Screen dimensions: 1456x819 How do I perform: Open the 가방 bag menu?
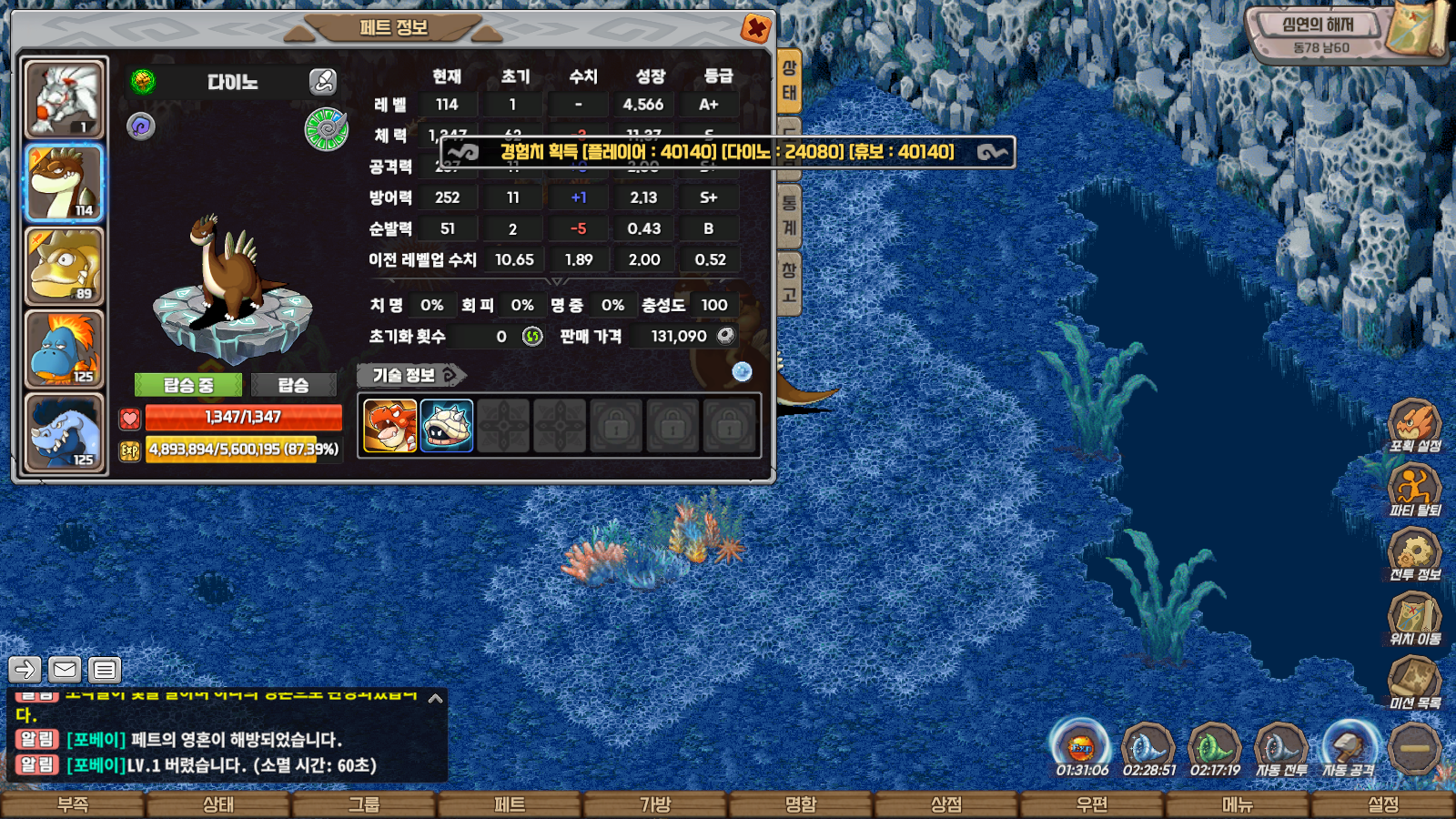[x=655, y=805]
